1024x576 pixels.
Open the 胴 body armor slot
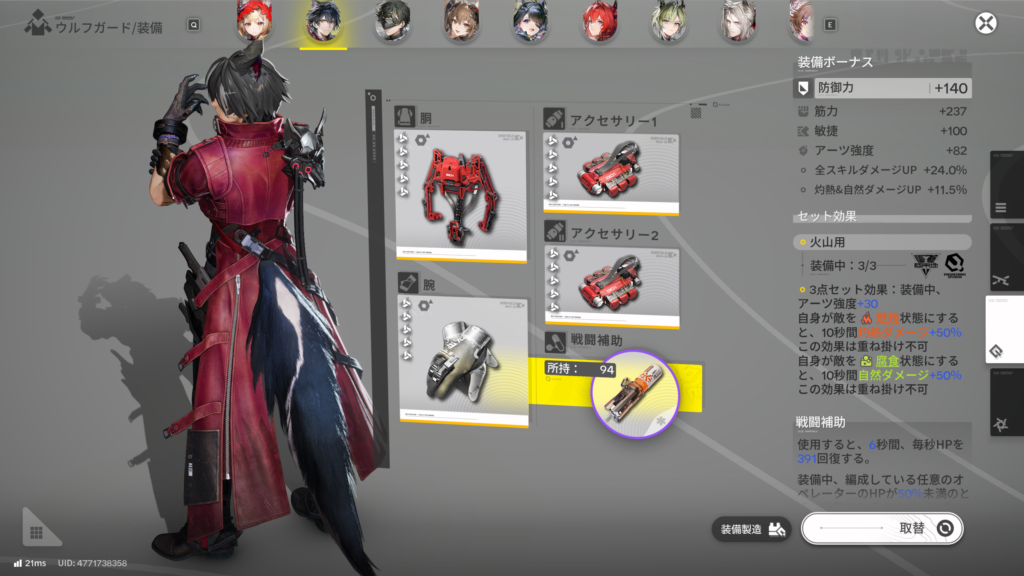(461, 196)
